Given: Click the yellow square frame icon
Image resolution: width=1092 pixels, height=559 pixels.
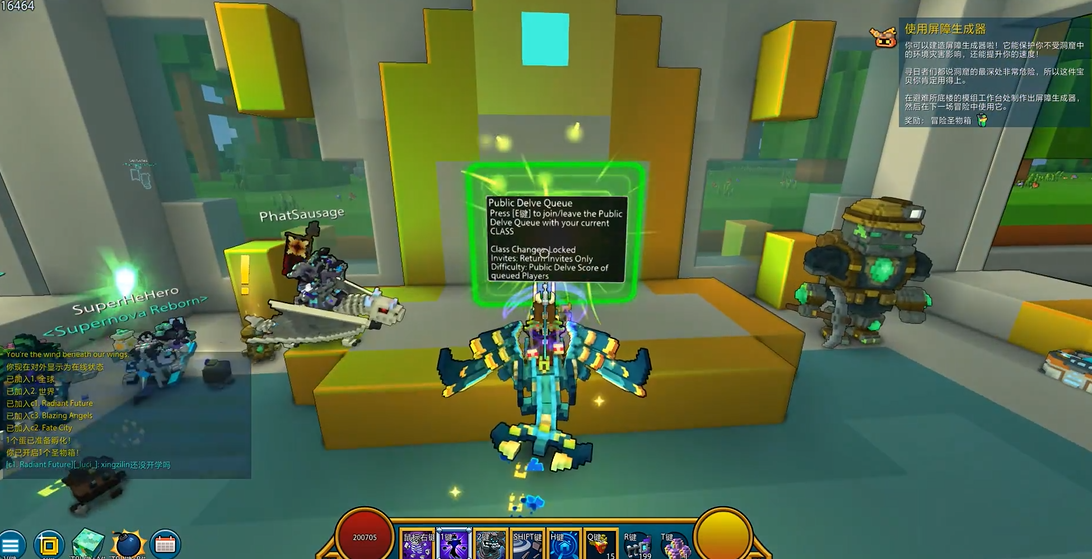Looking at the screenshot, I should [x=48, y=545].
